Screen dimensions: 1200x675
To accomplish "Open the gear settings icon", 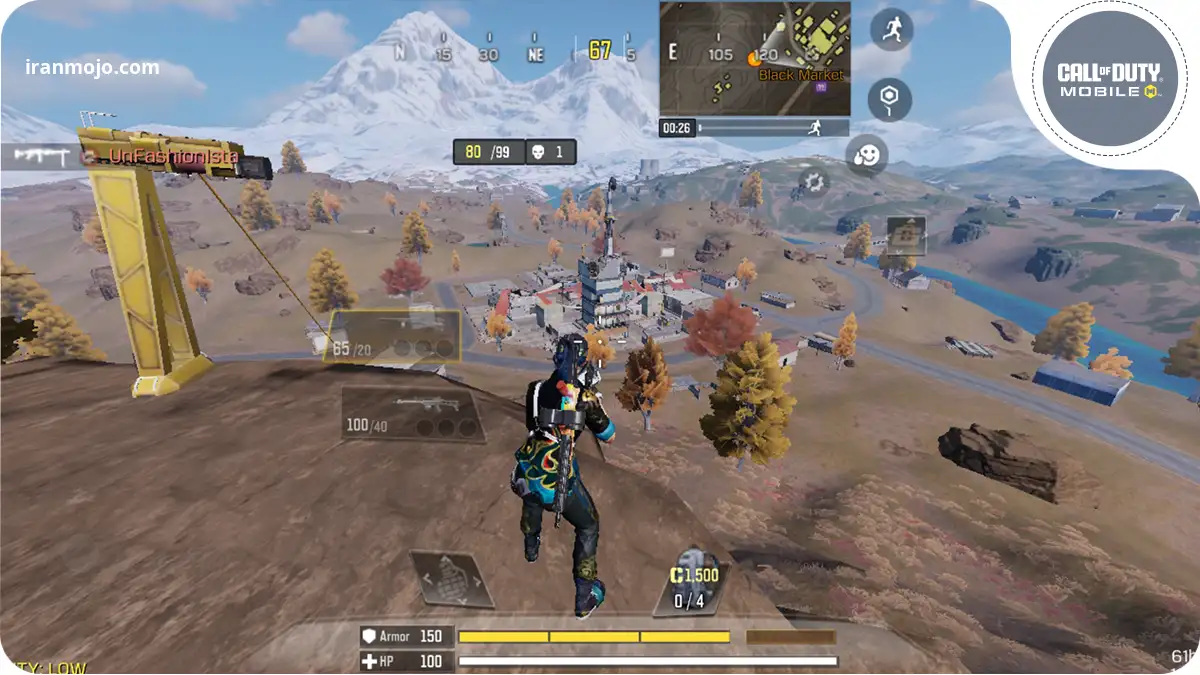I will 813,182.
